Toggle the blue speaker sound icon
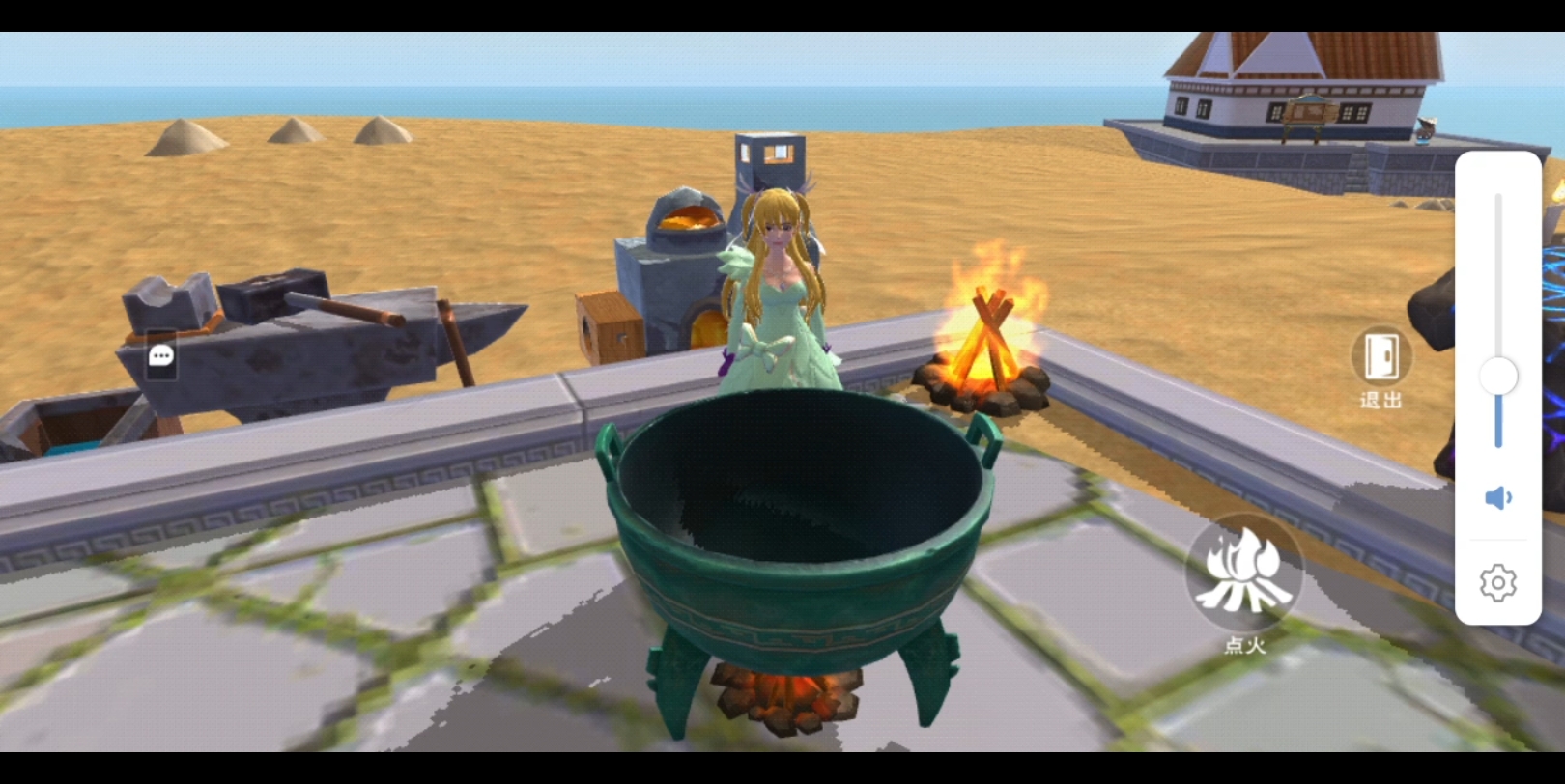Screen dimensions: 1565x784 [x=1497, y=498]
